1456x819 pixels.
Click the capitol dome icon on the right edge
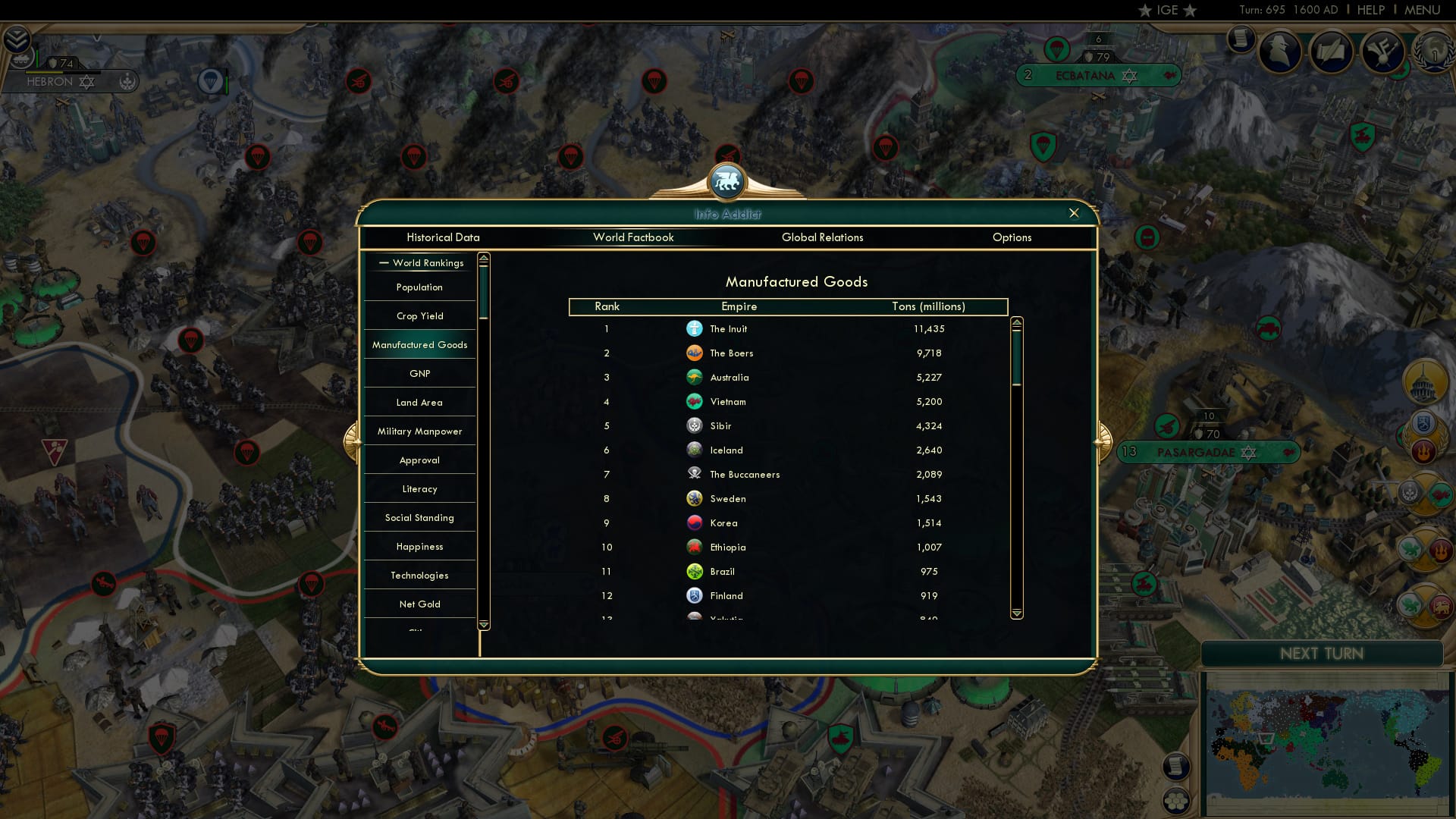[x=1423, y=381]
